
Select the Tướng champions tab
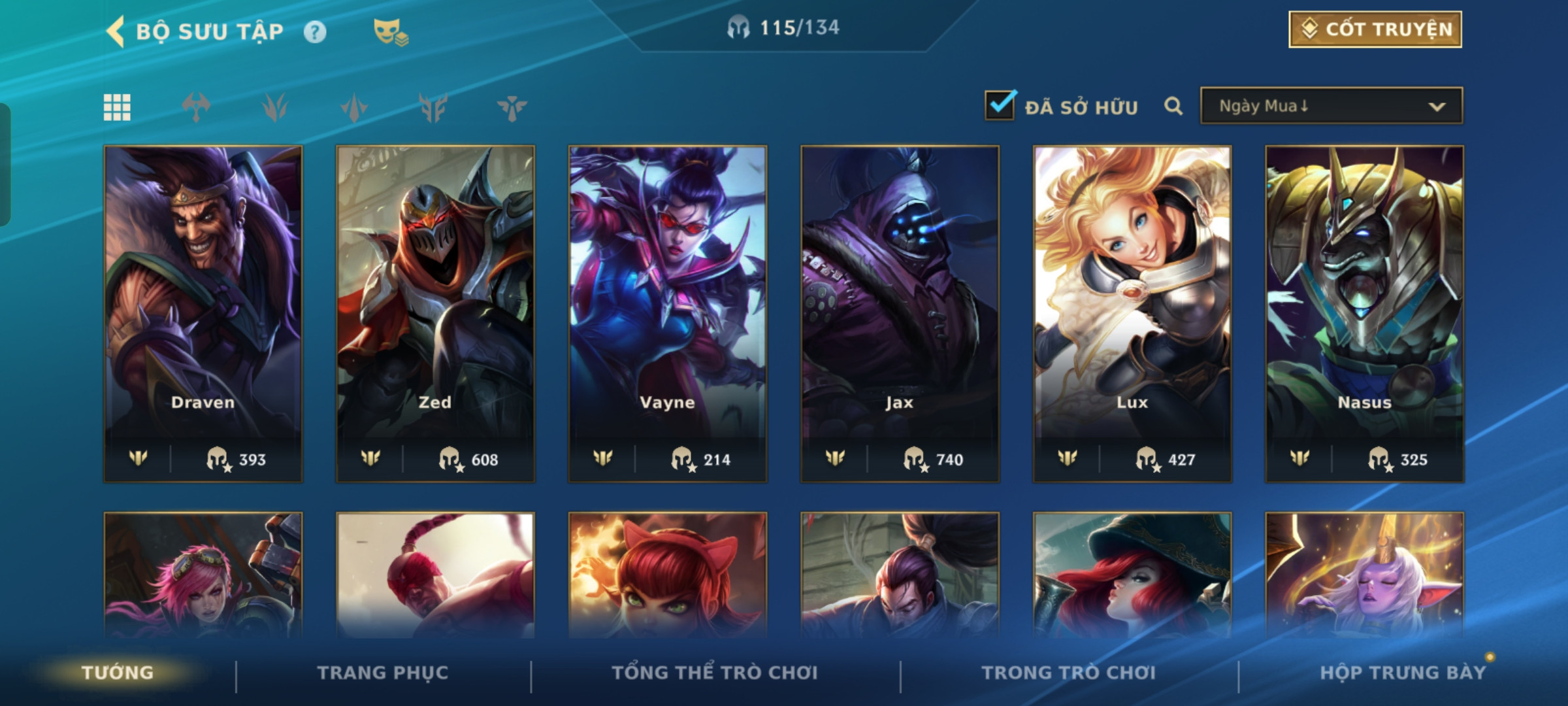(x=118, y=673)
